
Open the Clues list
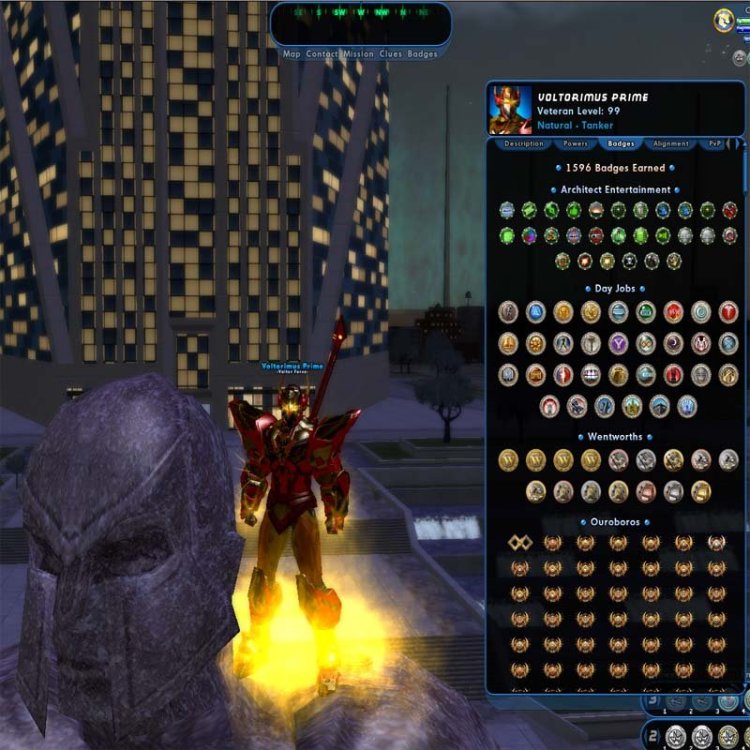tap(391, 54)
